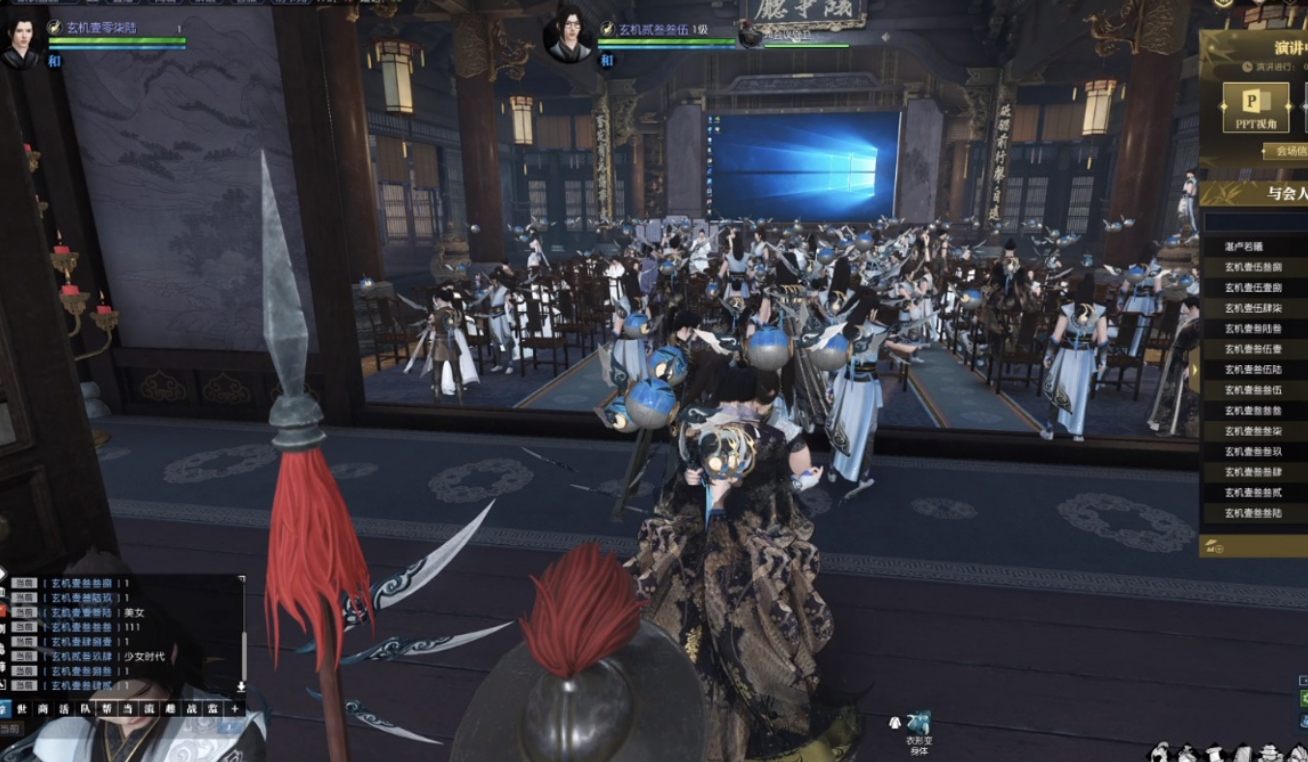Click the 当前 chat channel selector below the tabs
Screen dimensions: 1308x762
(x=10, y=729)
